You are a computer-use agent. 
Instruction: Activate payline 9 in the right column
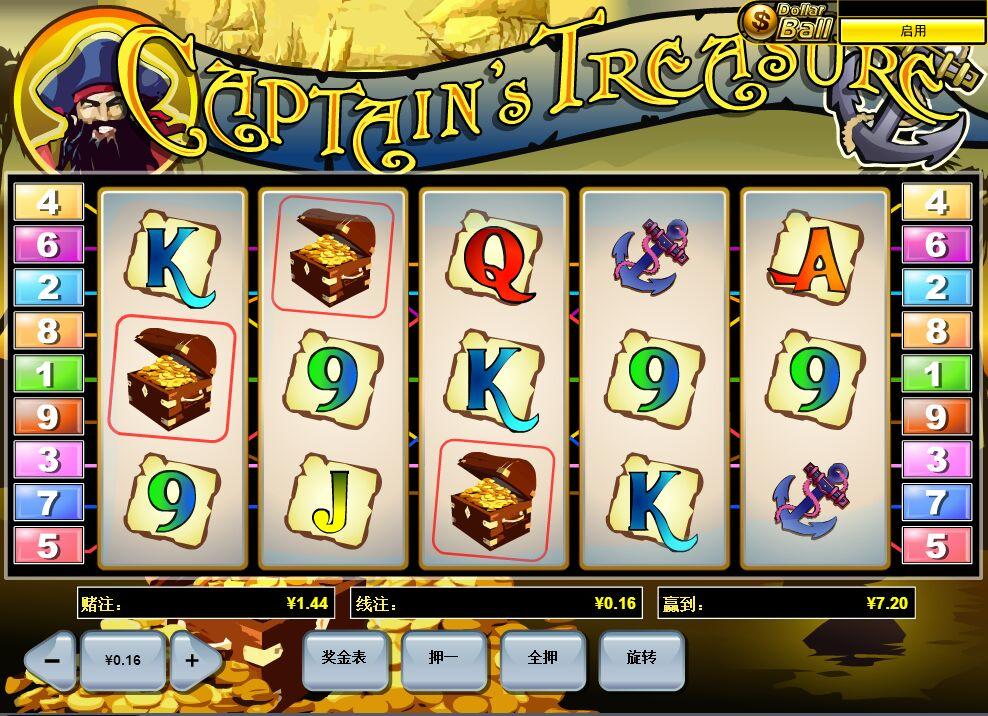click(x=936, y=417)
